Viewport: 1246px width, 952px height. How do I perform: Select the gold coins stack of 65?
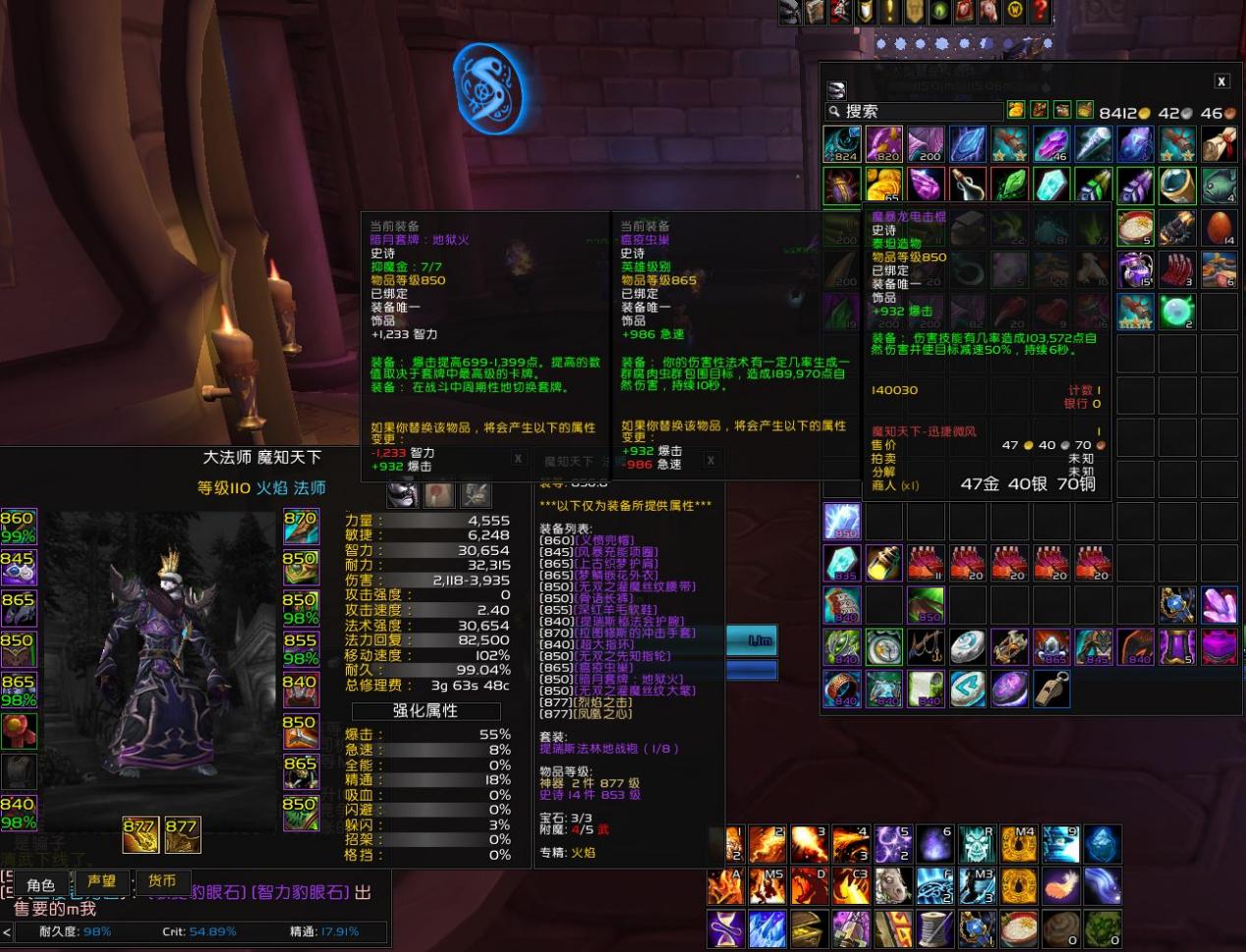(x=883, y=186)
